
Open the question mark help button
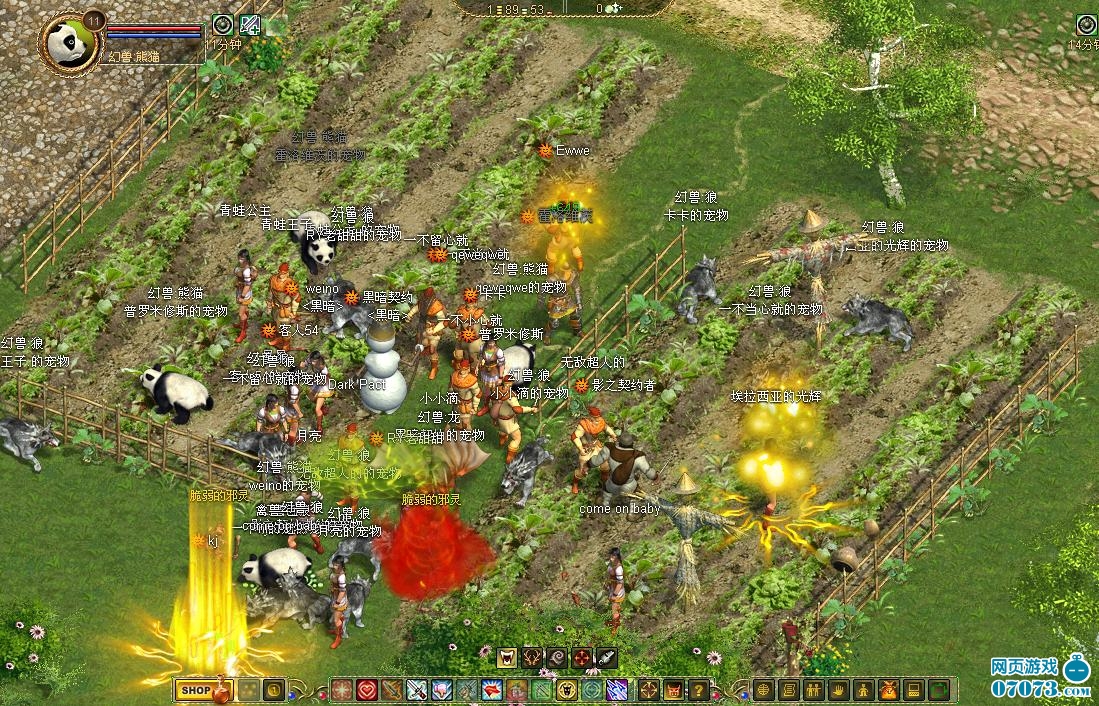(x=699, y=690)
